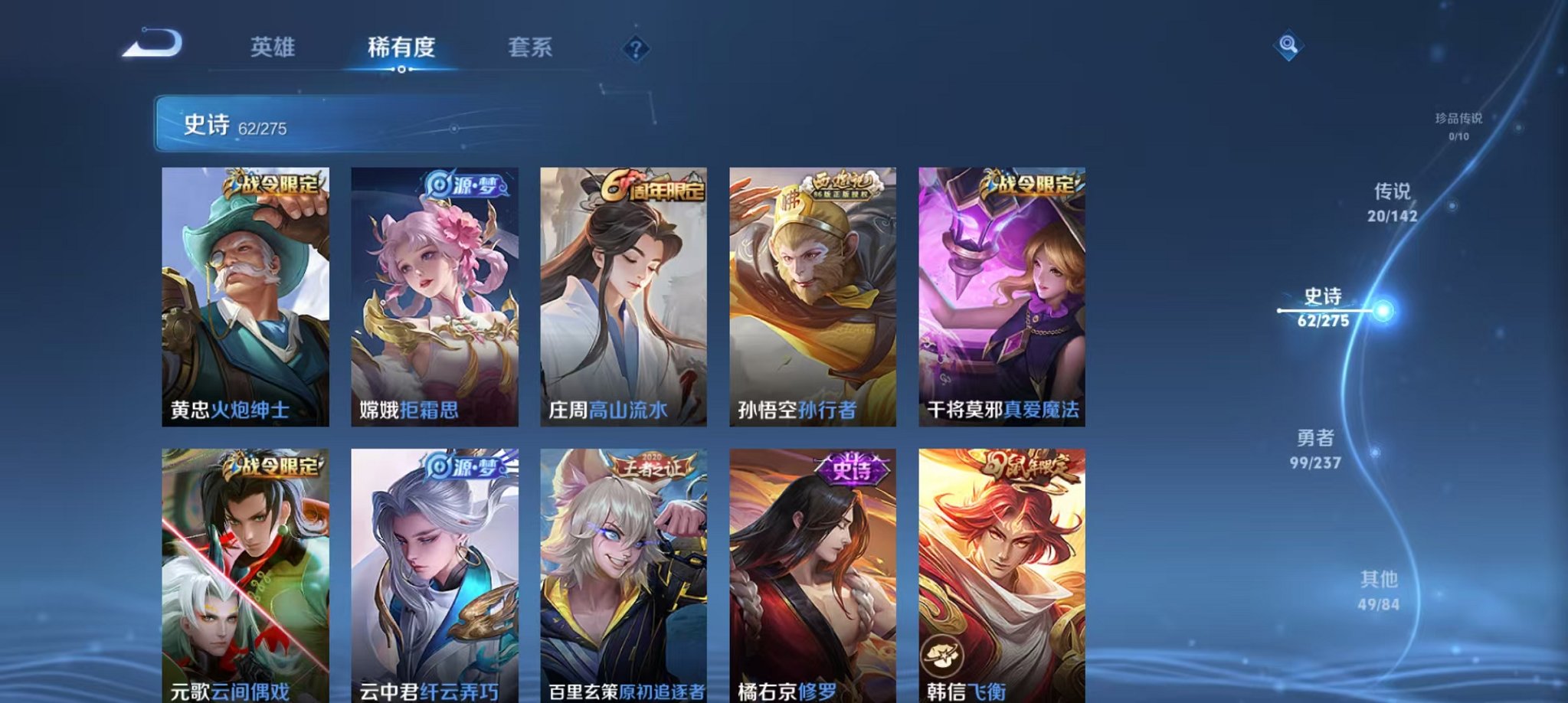Switch to the 套系 tab

[532, 47]
